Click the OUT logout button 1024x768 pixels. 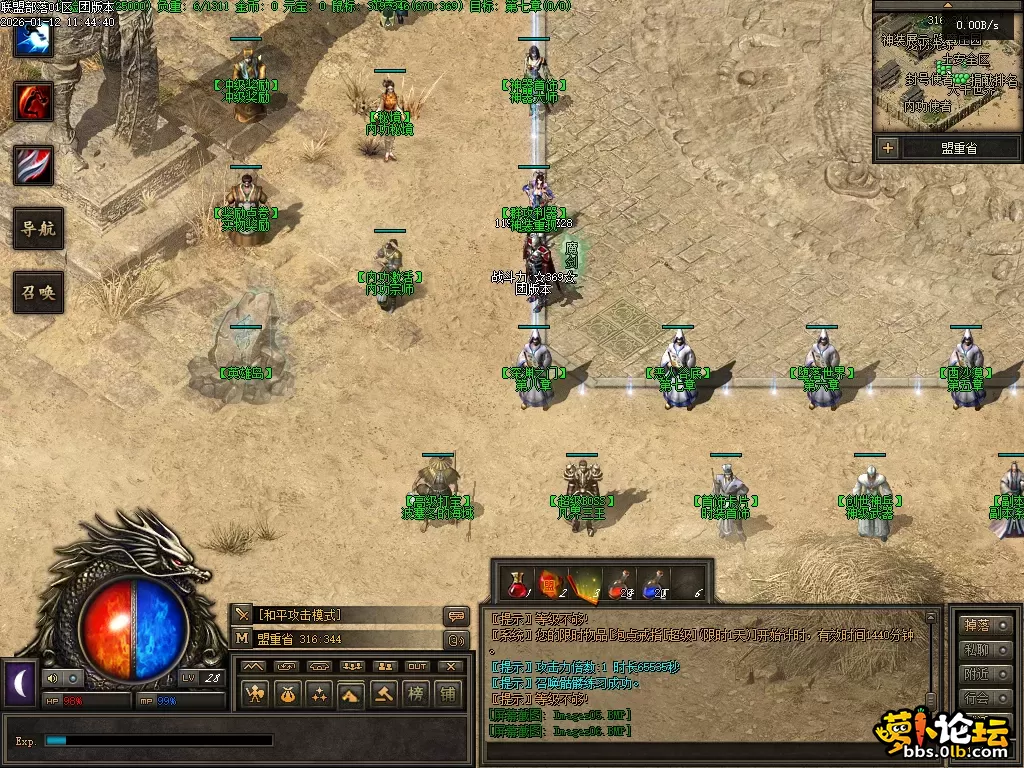[417, 666]
